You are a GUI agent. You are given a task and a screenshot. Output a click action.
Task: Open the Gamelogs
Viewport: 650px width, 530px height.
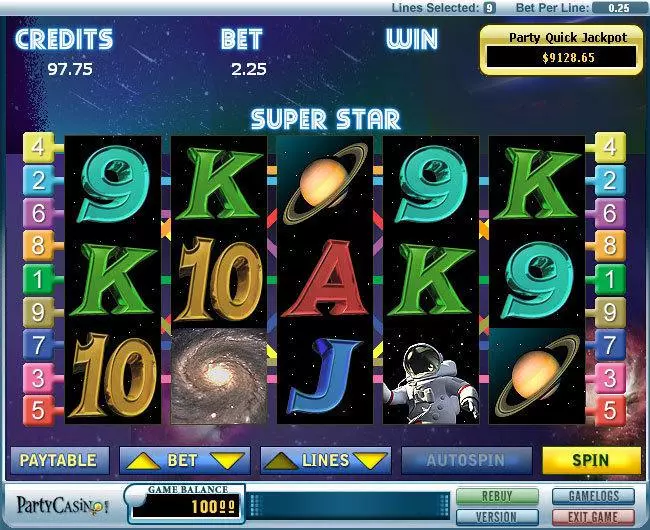point(594,496)
